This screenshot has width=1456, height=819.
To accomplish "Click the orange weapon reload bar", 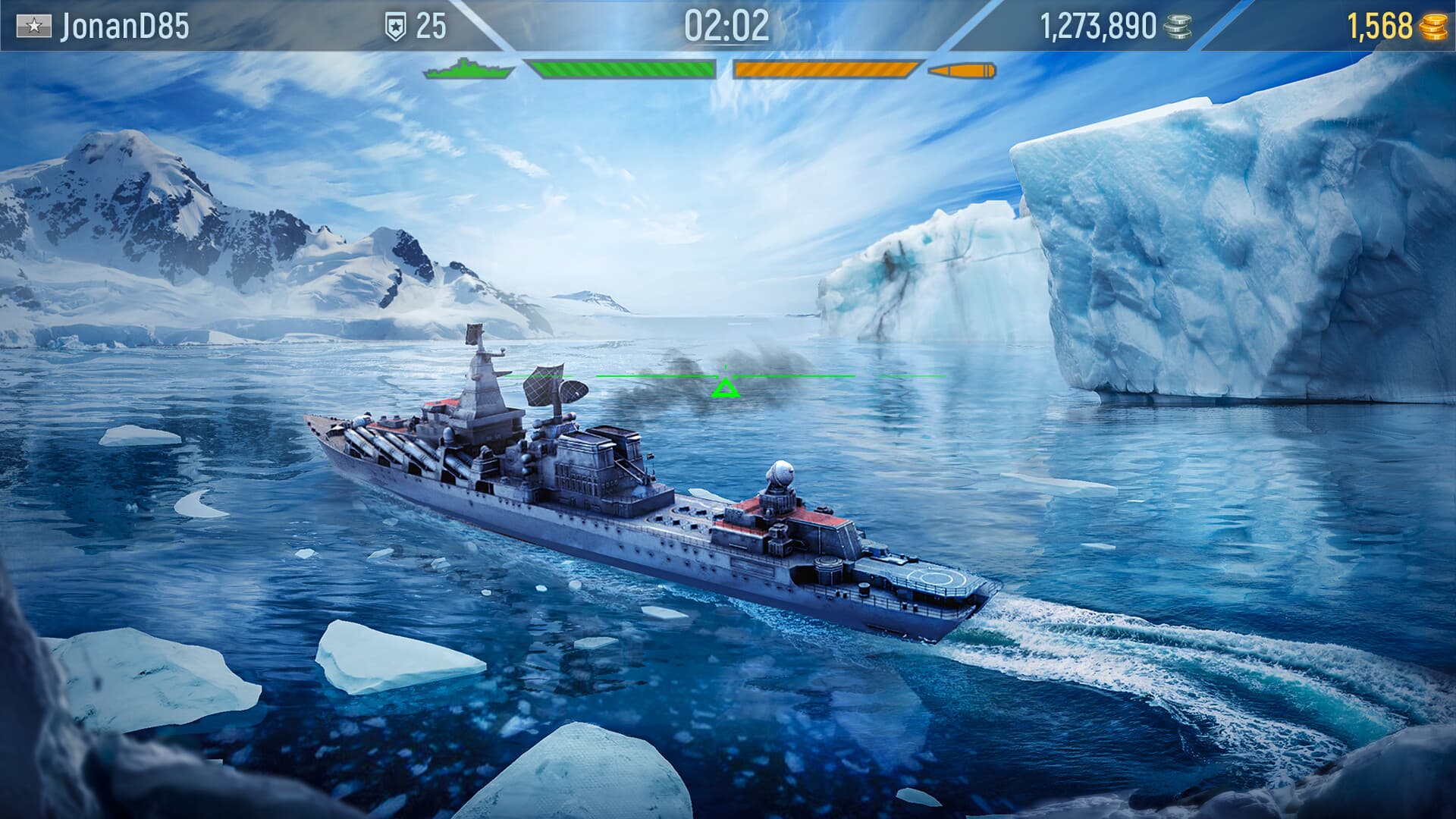I will [x=827, y=70].
